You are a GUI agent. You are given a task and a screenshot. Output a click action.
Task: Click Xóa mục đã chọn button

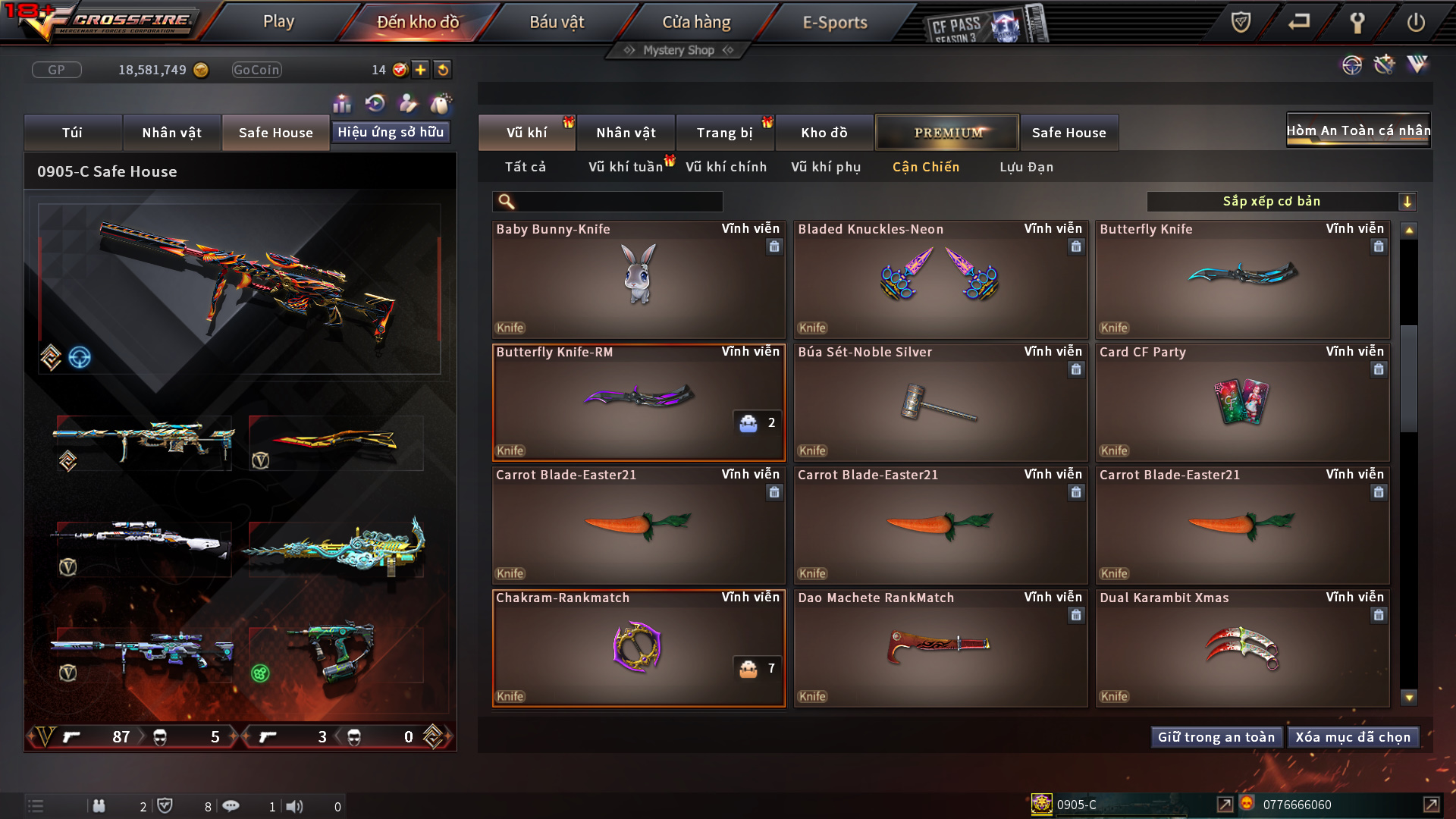1353,737
